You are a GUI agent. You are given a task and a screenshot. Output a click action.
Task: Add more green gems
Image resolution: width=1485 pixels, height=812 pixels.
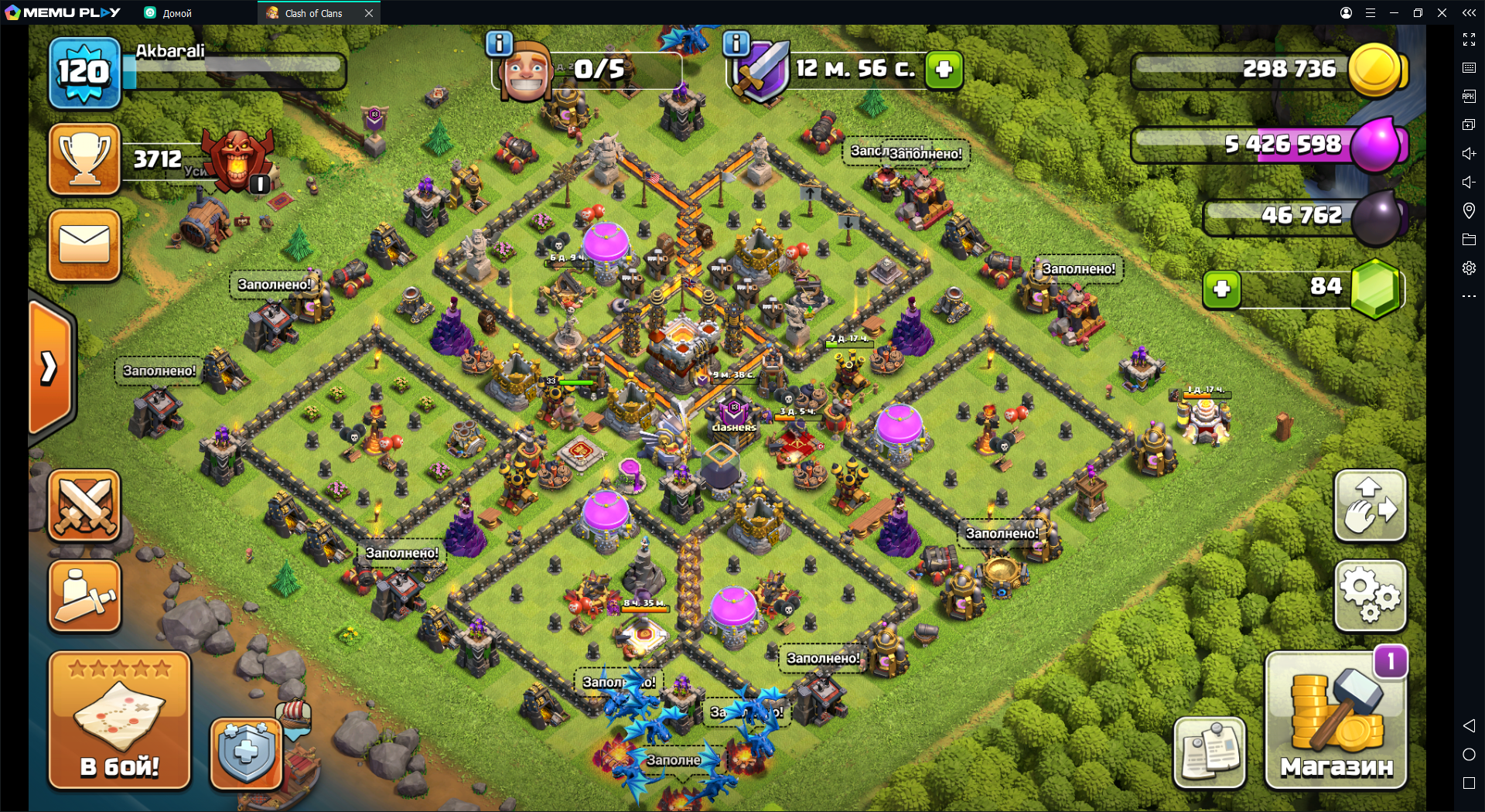[1222, 289]
